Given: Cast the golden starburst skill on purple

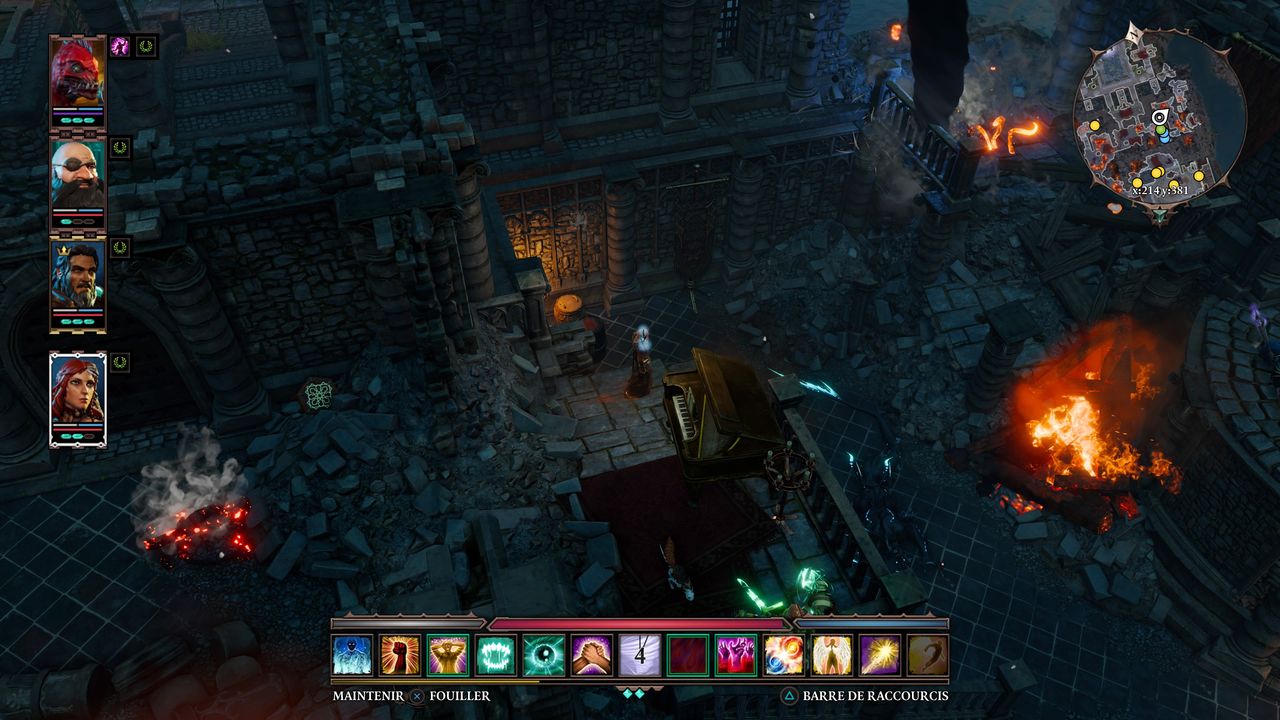Looking at the screenshot, I should coord(880,655).
